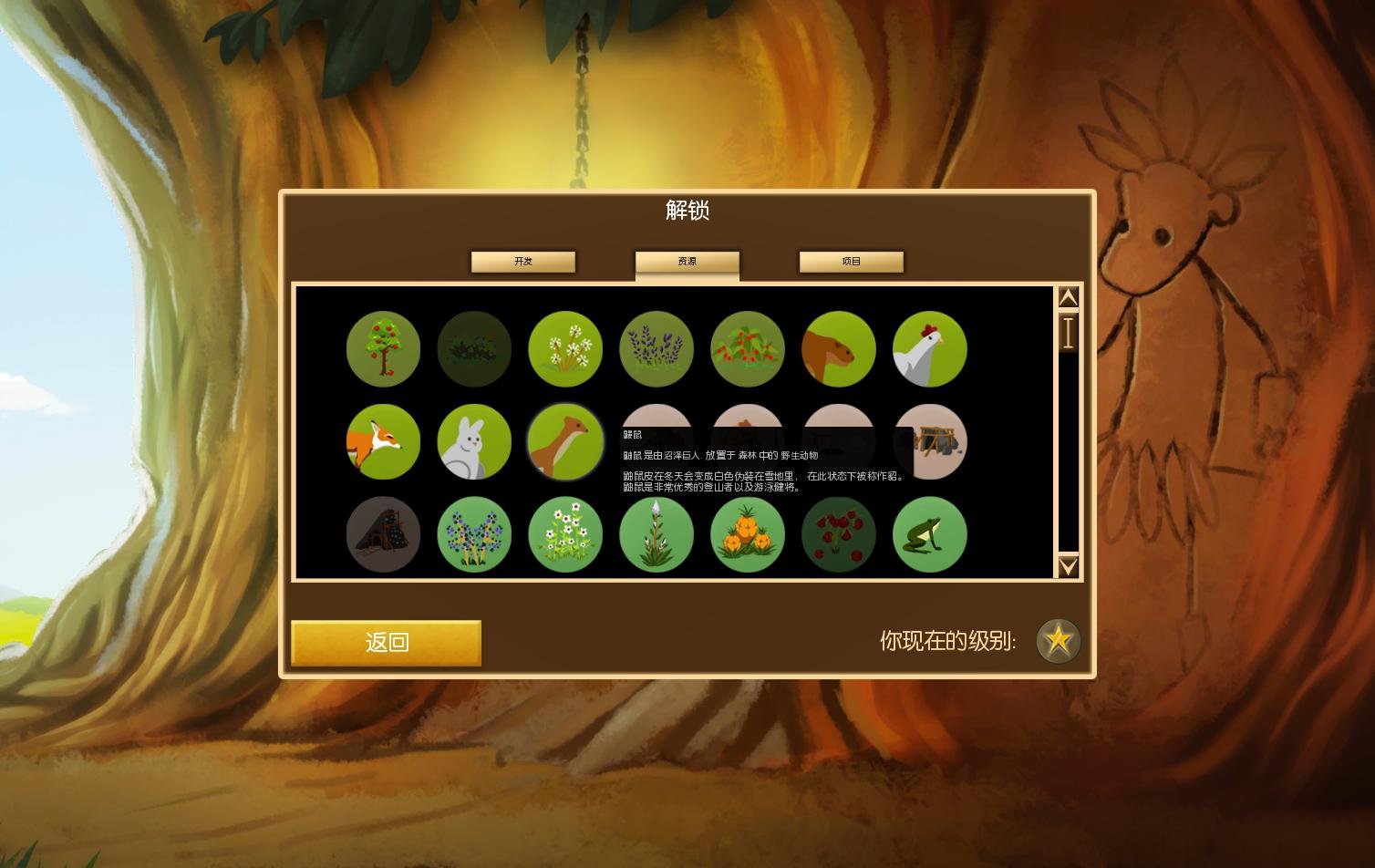Select the white rabbit unlock icon
The image size is (1375, 868).
click(474, 442)
